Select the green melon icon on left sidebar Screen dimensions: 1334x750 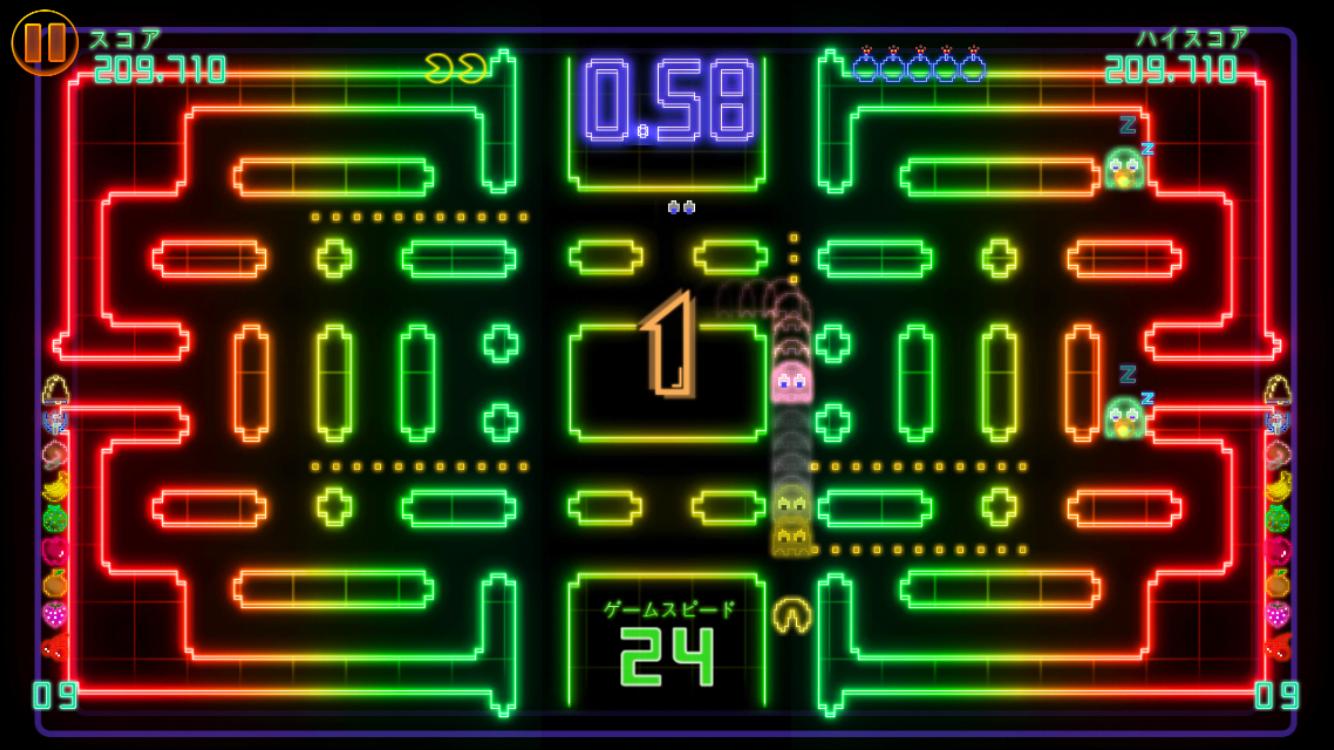[x=53, y=516]
